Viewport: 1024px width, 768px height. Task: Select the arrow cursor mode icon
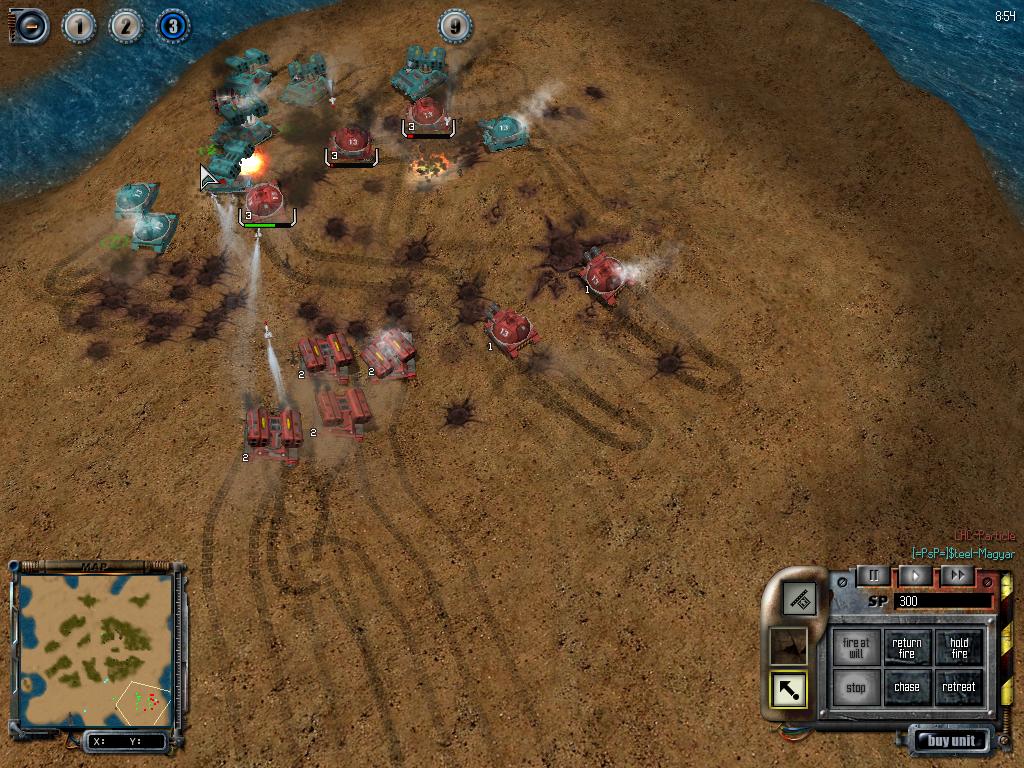click(x=789, y=689)
